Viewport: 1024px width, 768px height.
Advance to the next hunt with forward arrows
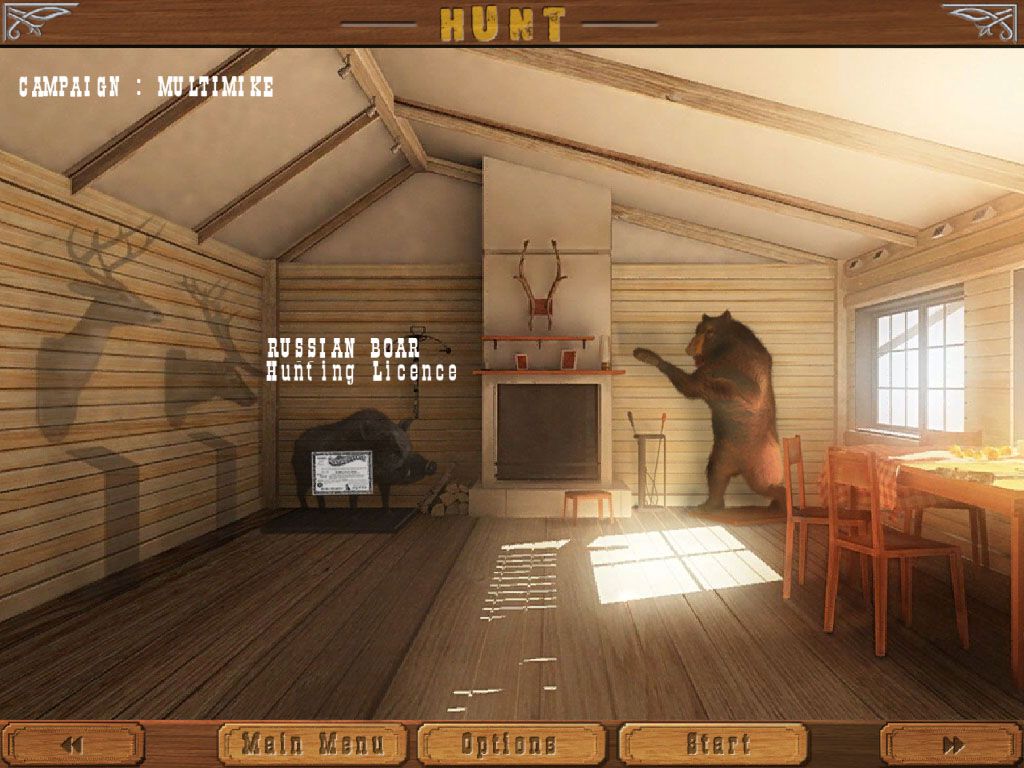click(x=952, y=744)
